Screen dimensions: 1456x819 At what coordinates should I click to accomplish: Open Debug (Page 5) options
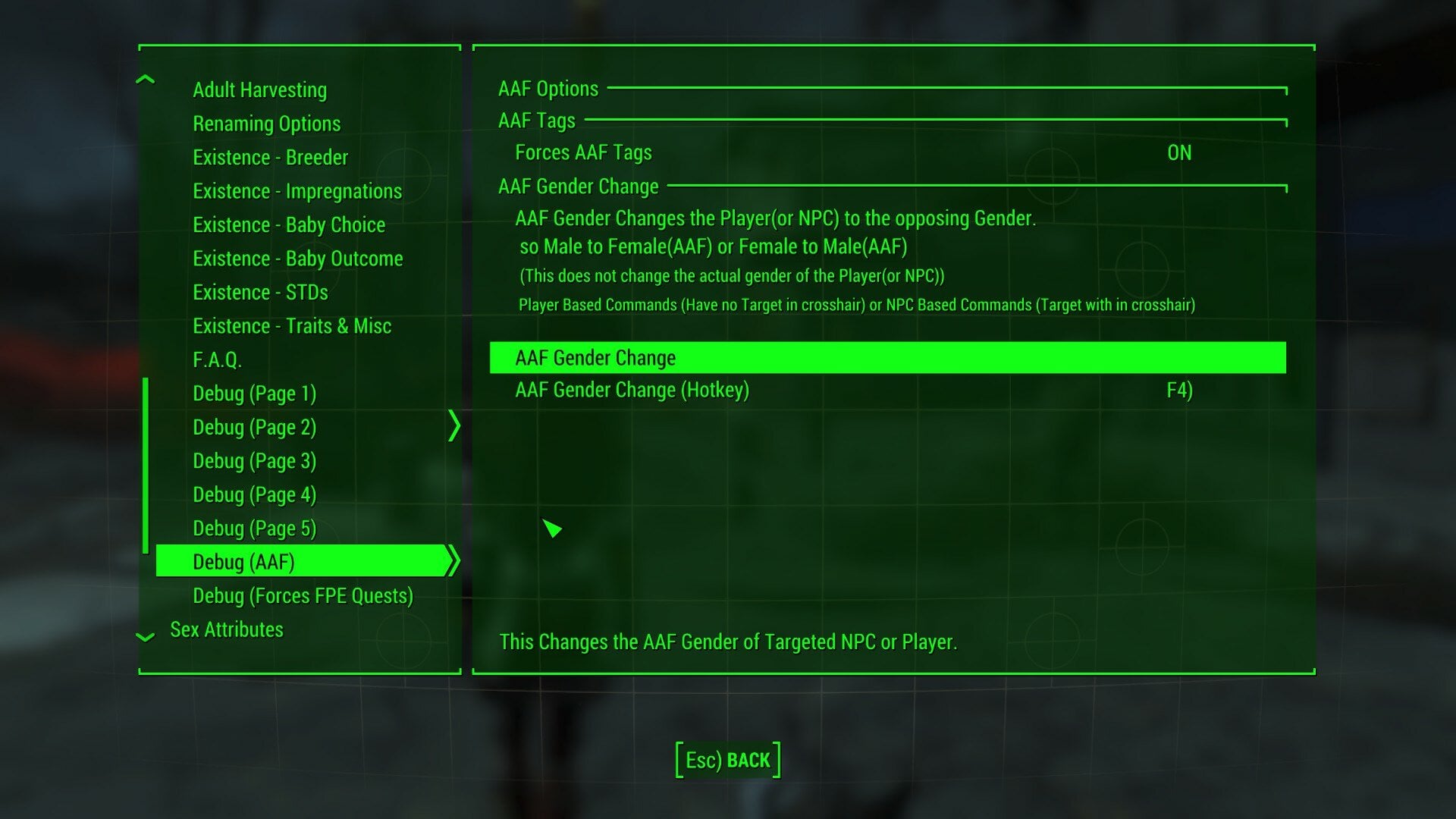pyautogui.click(x=254, y=529)
